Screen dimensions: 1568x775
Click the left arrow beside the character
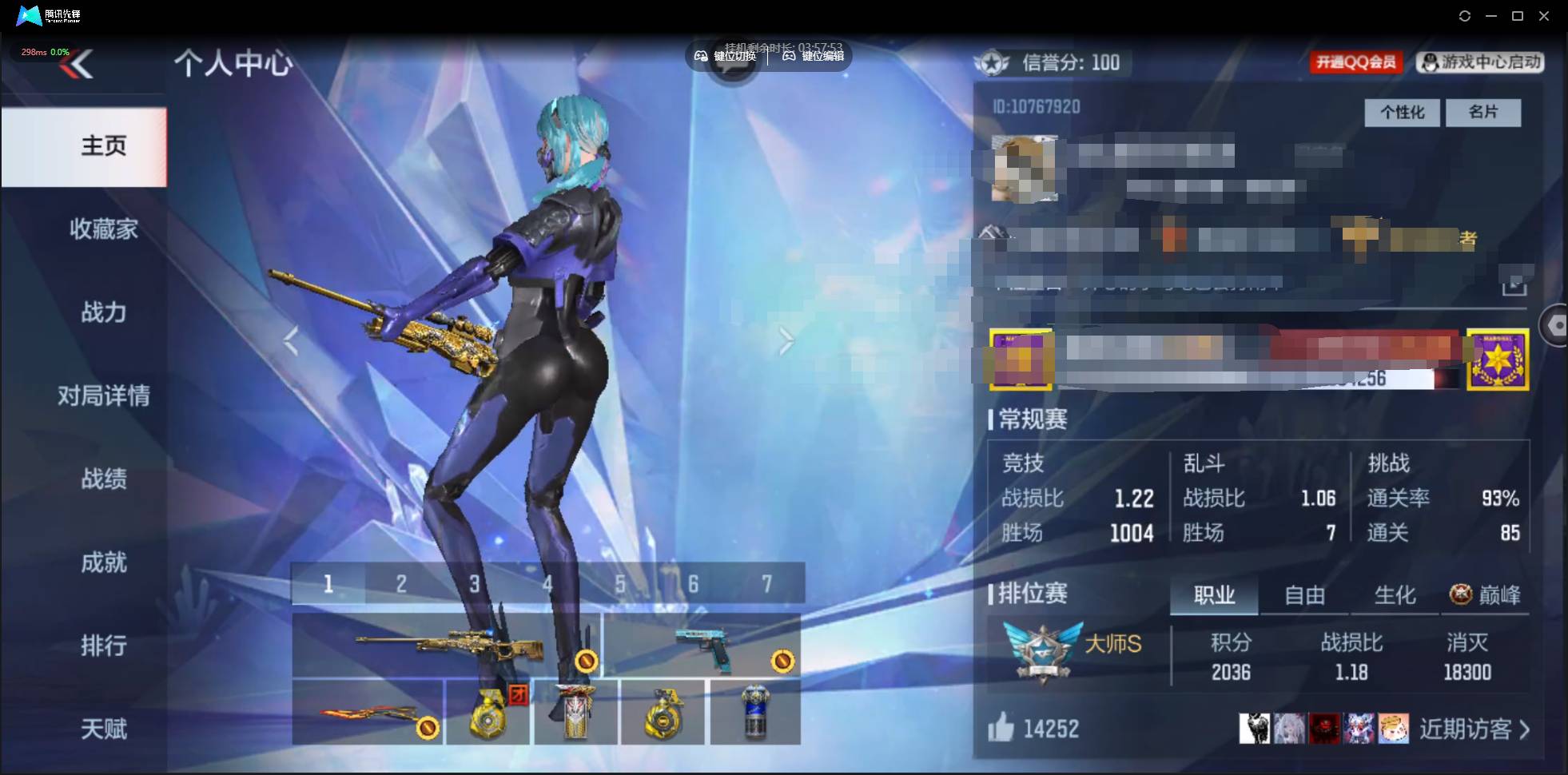click(x=292, y=342)
